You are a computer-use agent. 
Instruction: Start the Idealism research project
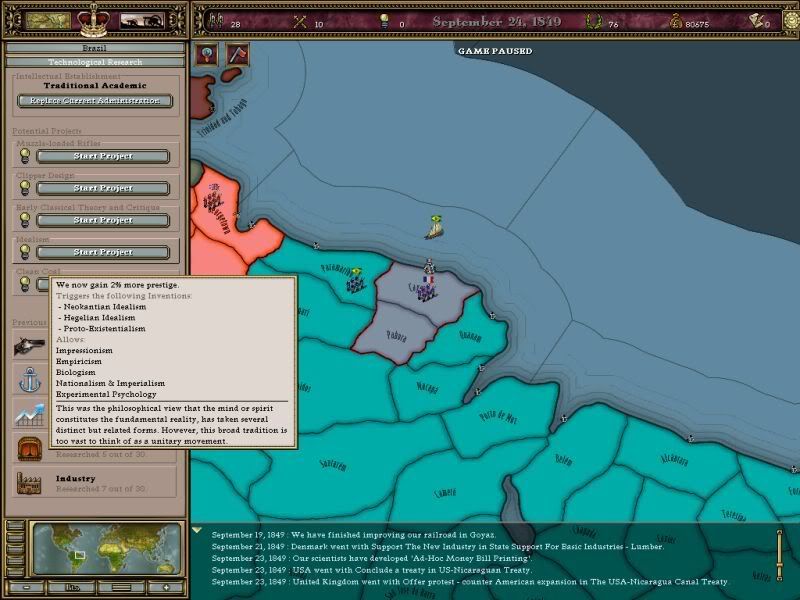(x=103, y=252)
